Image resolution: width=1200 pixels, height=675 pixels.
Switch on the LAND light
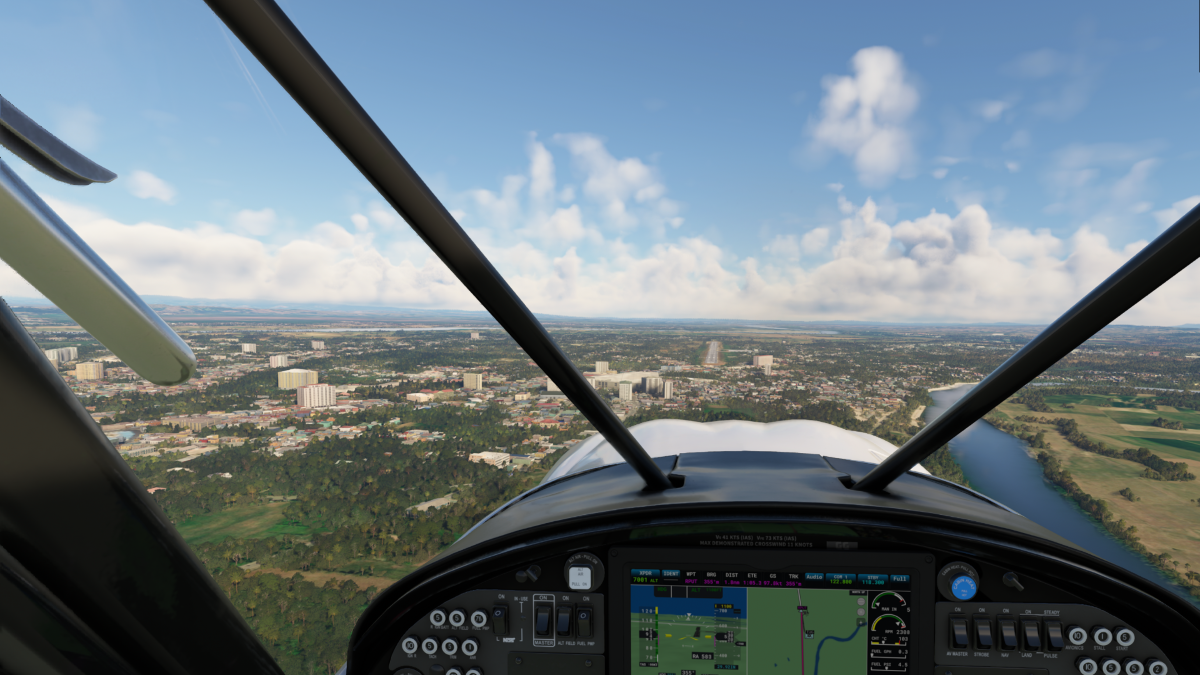pos(1030,633)
